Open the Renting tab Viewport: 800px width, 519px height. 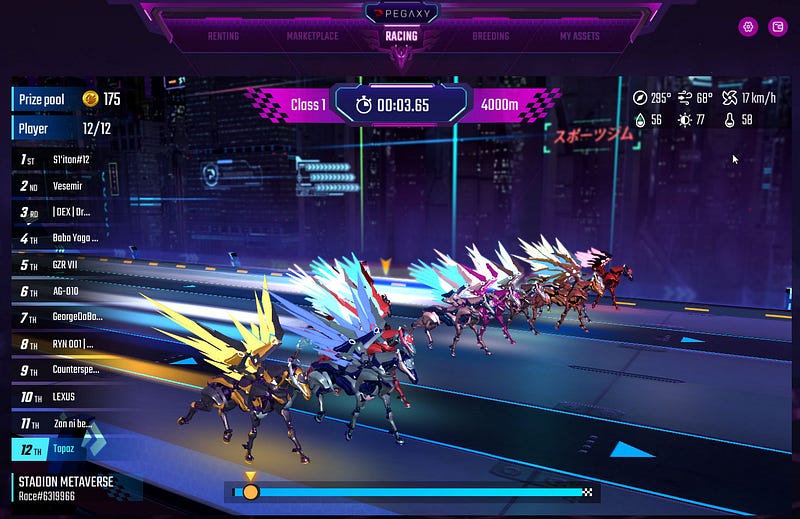[222, 36]
